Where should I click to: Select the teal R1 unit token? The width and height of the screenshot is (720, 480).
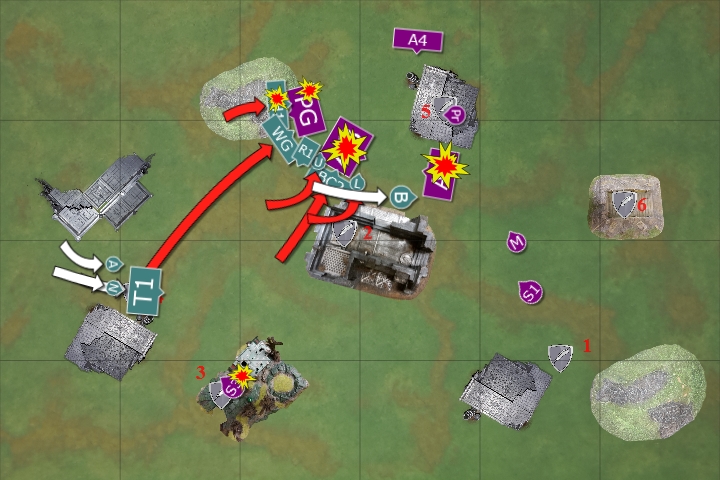pos(303,152)
